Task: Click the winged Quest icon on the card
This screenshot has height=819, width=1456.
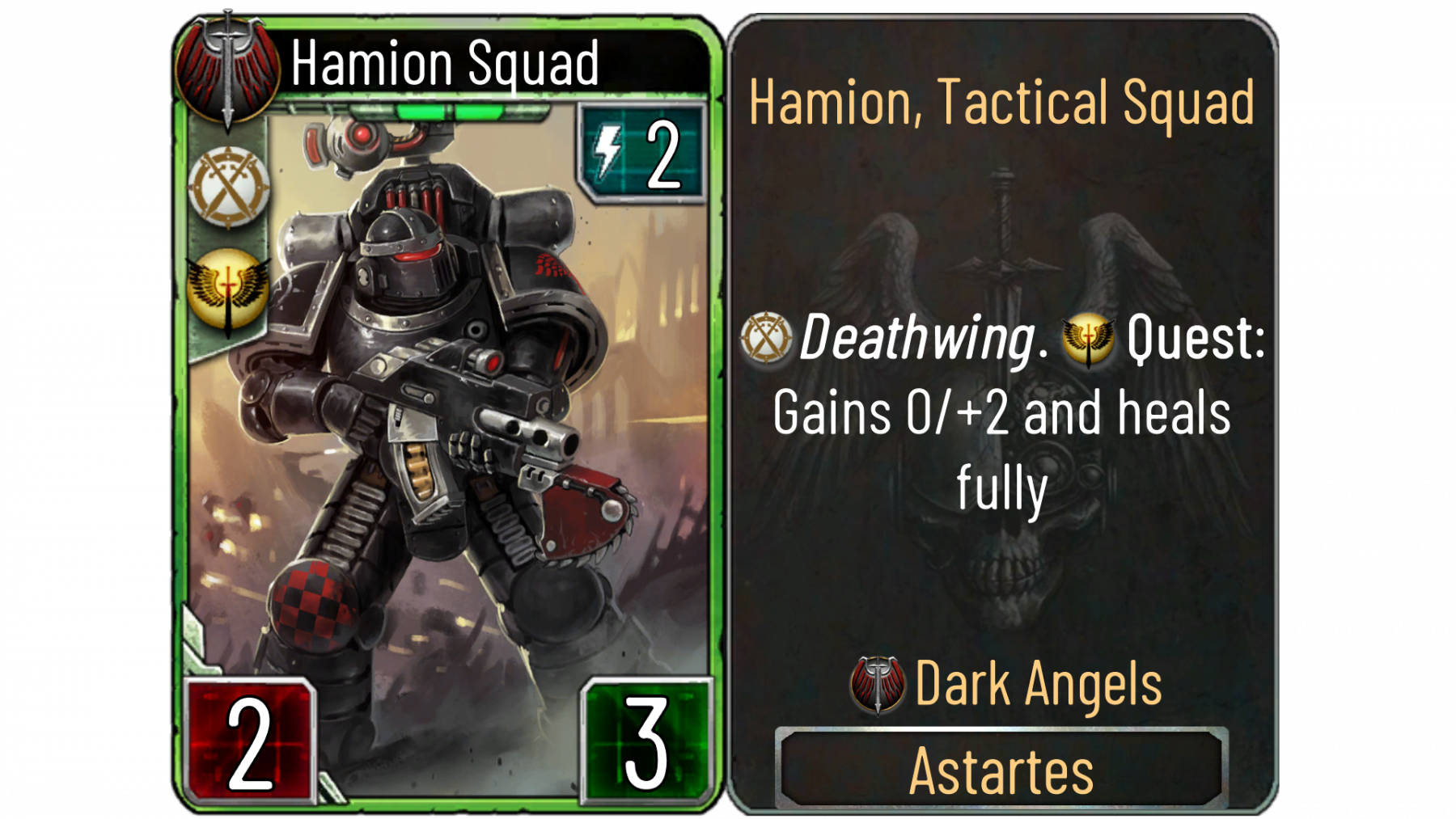Action: [229, 290]
